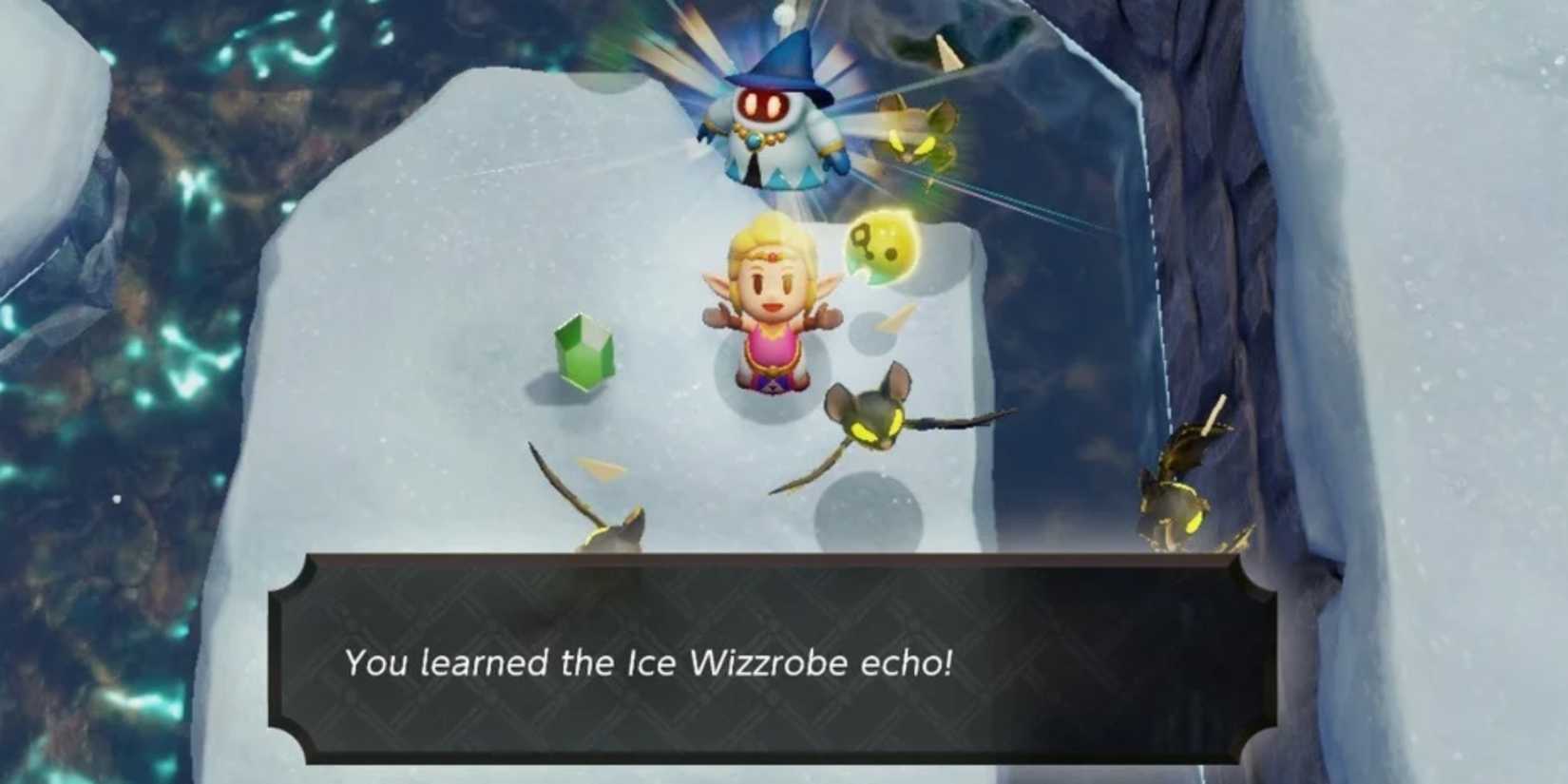Open the Wizzrobe's blue pointed hat
Screen dimensions: 1568x784
pos(784,62)
